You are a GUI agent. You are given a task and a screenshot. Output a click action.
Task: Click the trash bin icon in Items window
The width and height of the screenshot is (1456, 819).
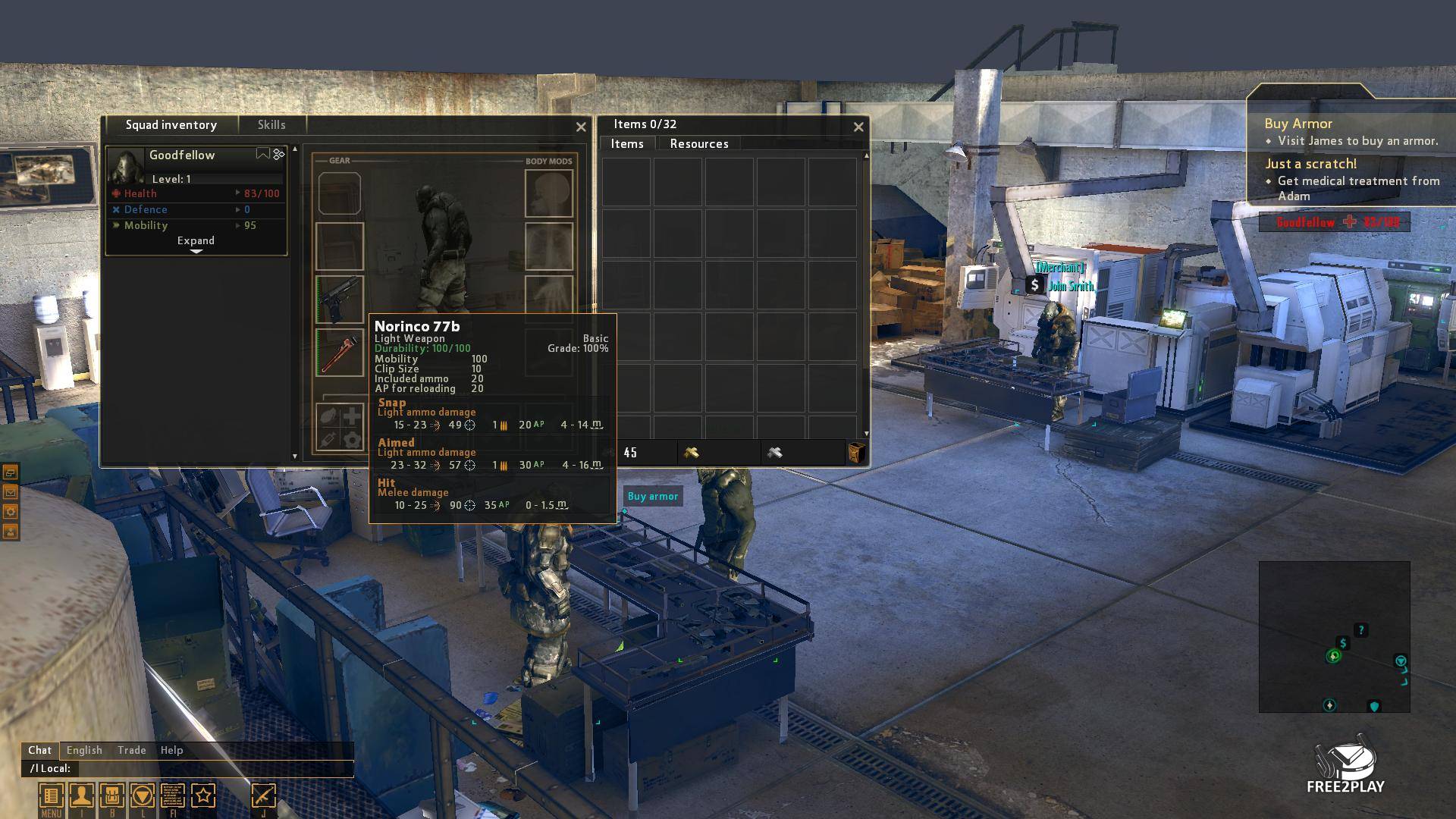coord(856,453)
